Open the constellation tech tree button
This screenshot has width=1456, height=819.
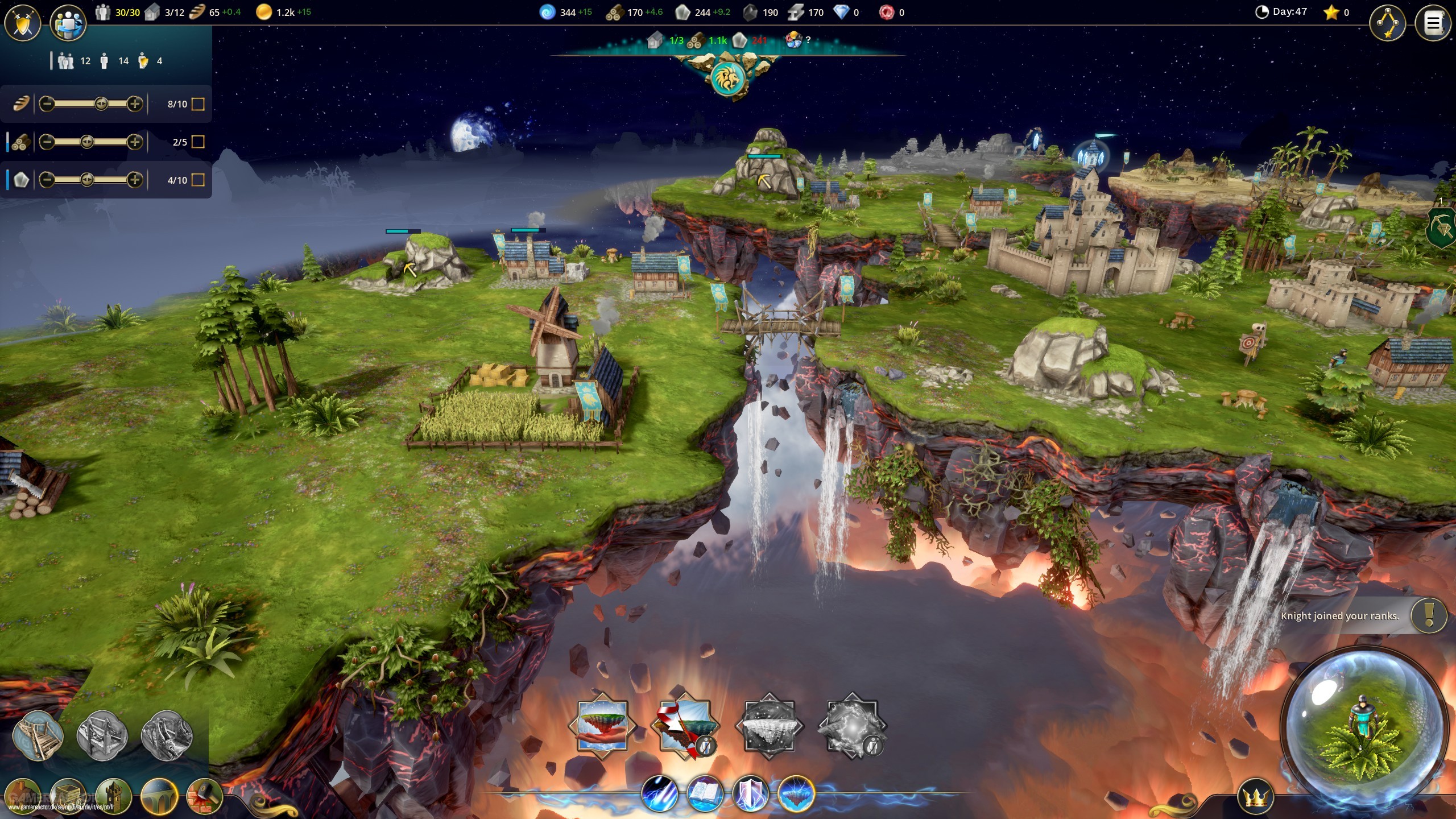pos(1388,23)
